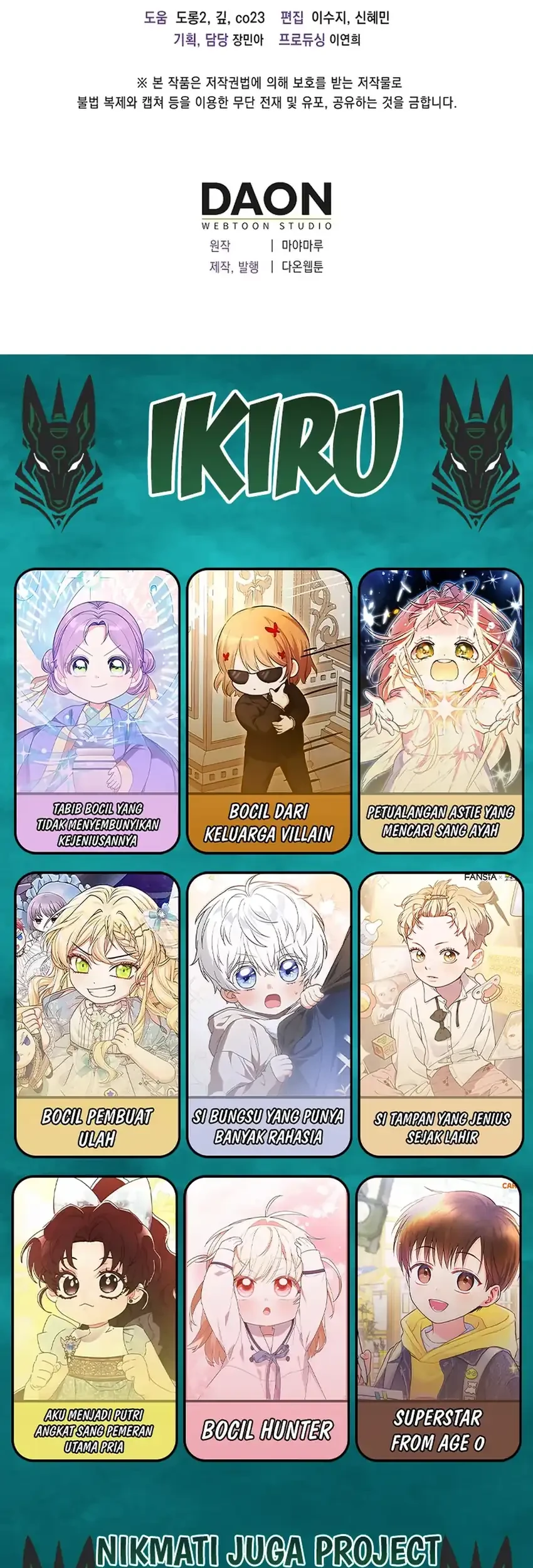Viewport: 533px width, 1568px height.
Task: Select the Bocil Dari Keluarga Villain card
Action: coord(269,711)
